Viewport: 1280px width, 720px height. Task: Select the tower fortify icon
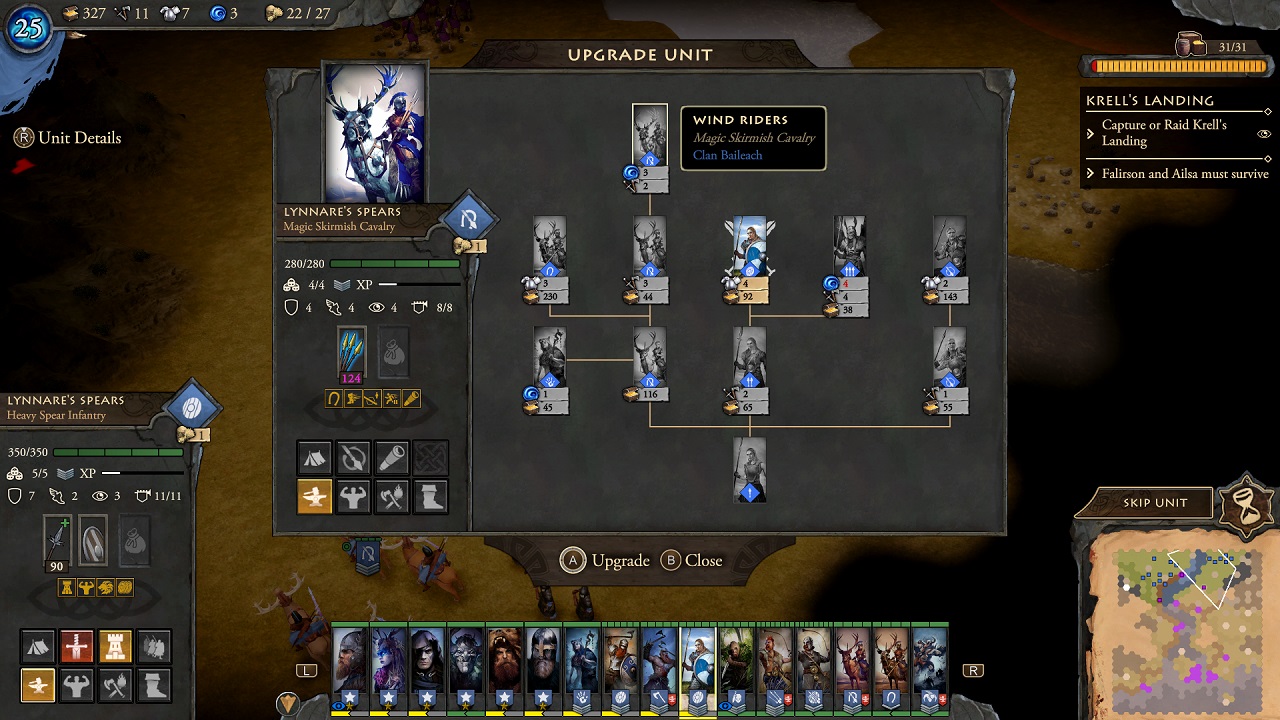point(116,646)
